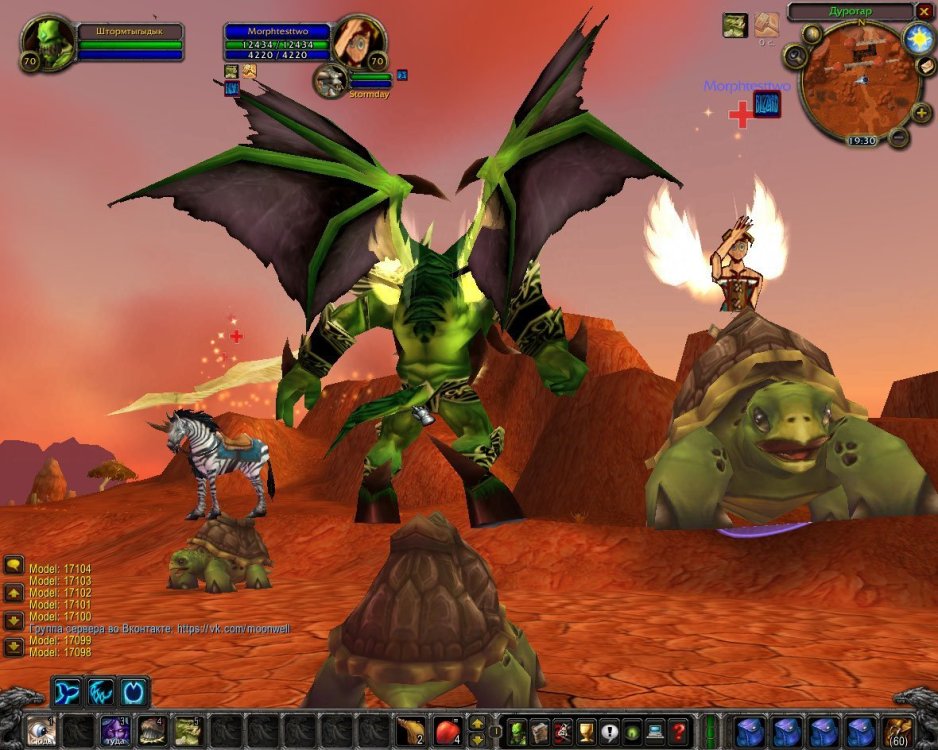Open the red question mark help button
The width and height of the screenshot is (938, 750).
[679, 731]
